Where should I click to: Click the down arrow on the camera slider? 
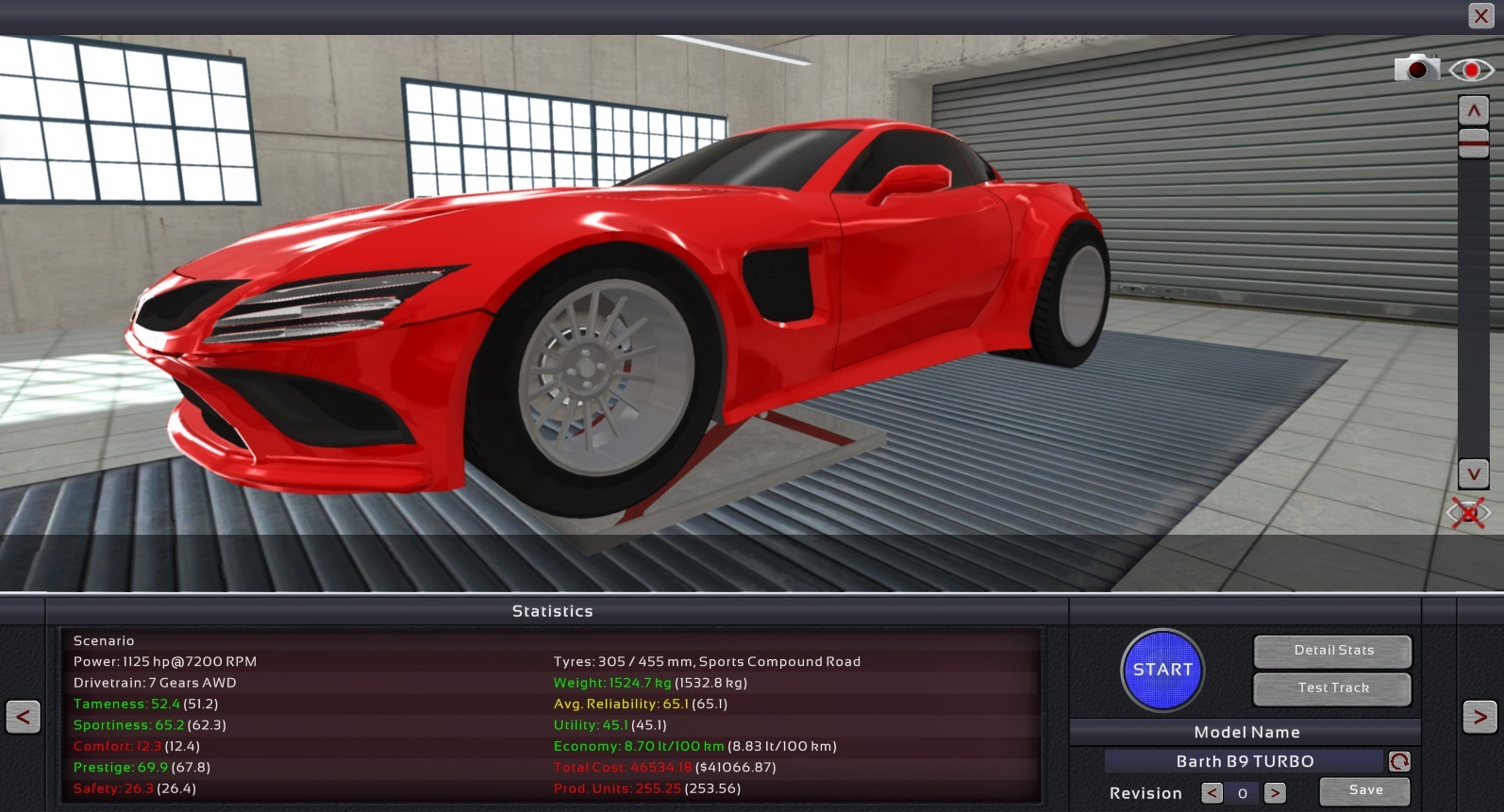[x=1473, y=473]
